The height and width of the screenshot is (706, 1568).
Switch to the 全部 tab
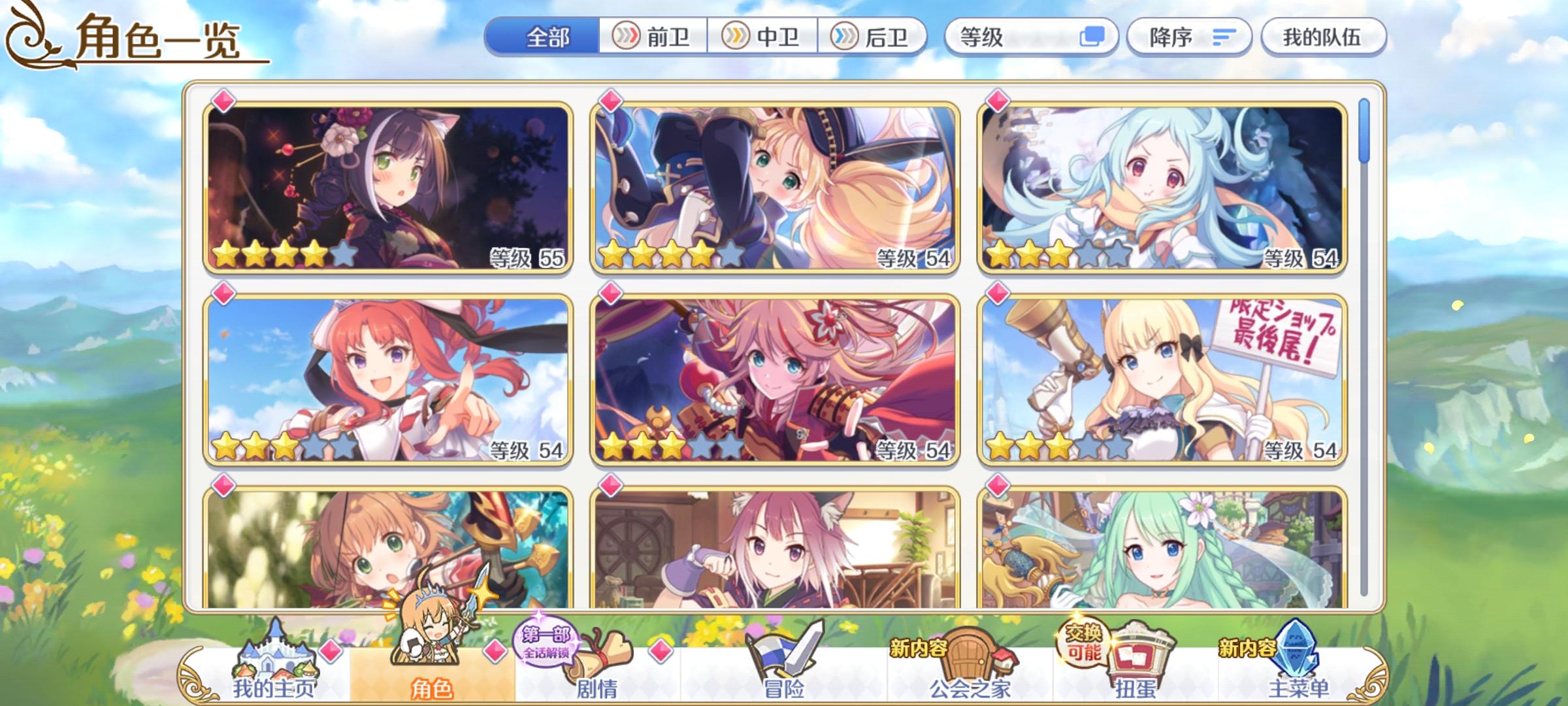tap(549, 37)
